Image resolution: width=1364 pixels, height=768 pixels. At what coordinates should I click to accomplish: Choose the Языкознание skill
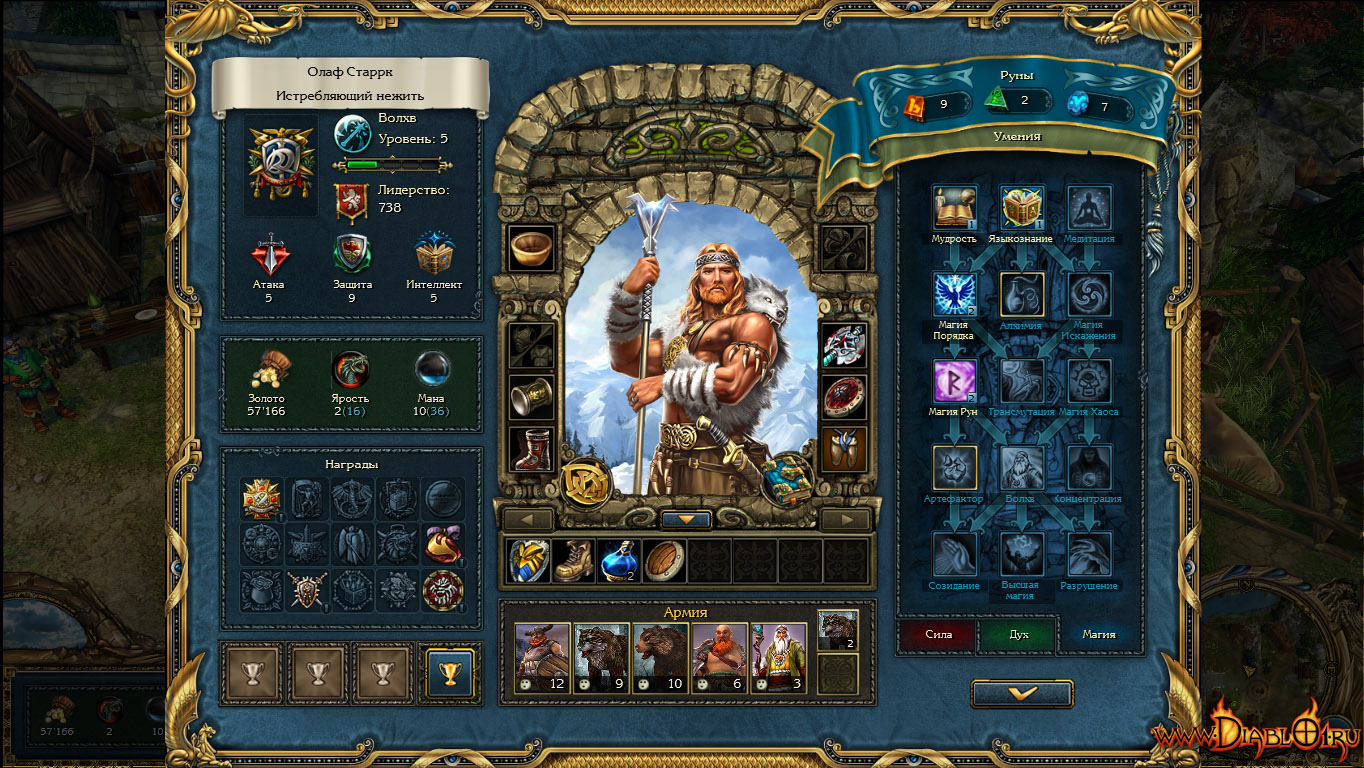(x=1022, y=208)
